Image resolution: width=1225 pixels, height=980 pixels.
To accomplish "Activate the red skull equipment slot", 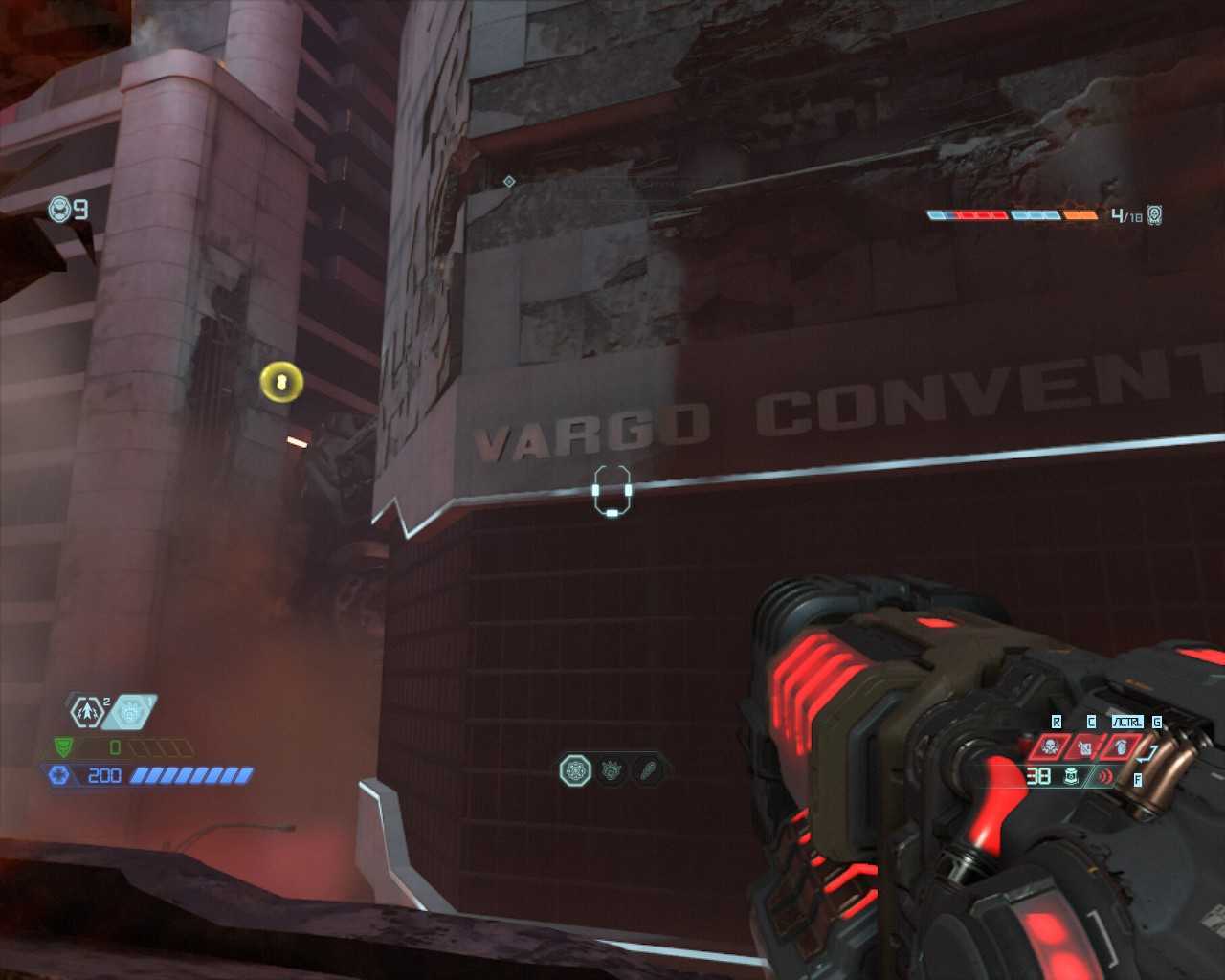I will (x=1050, y=746).
